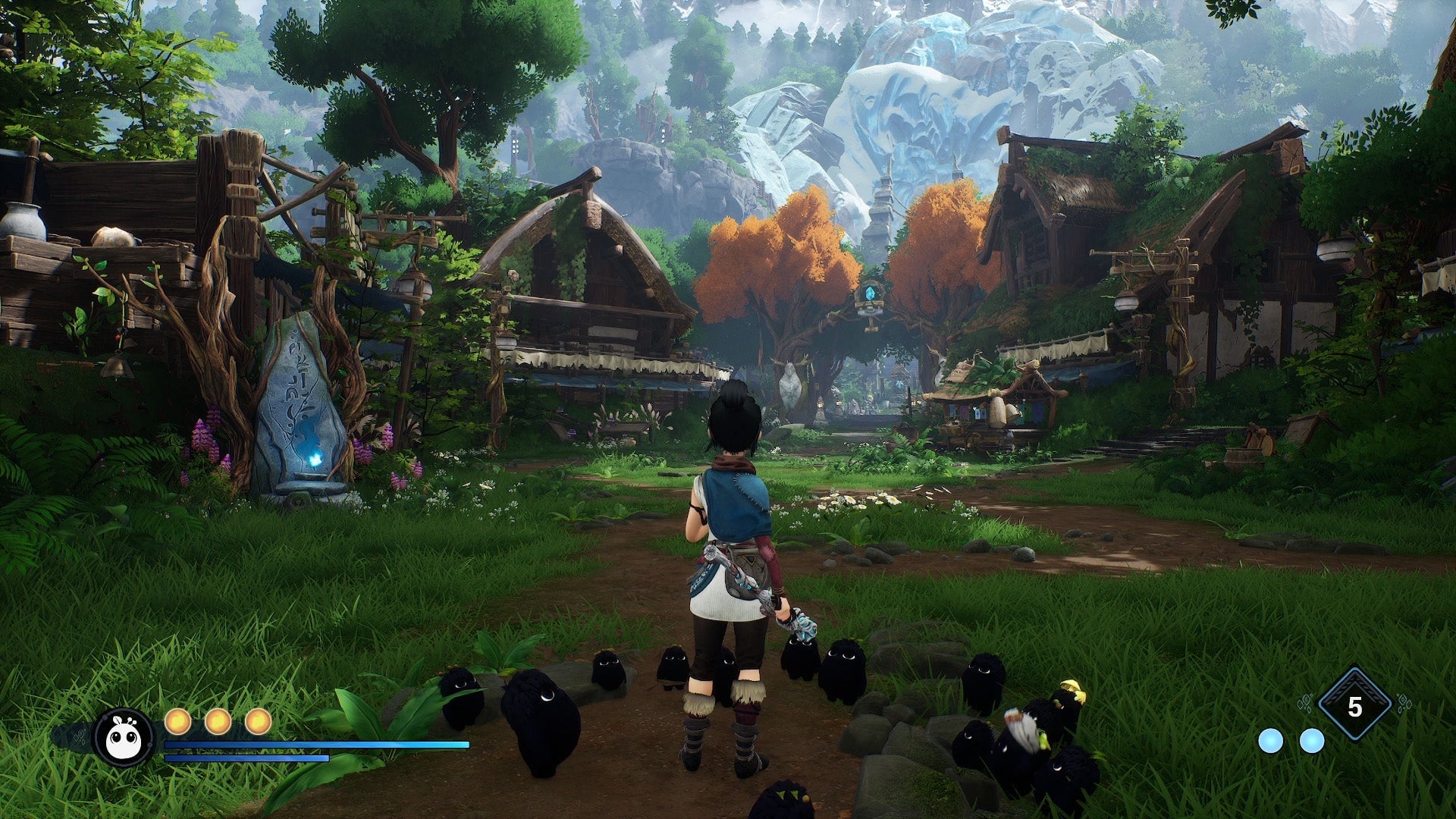
Task: Click the sparkle decoration beside the crystal counter
Action: pyautogui.click(x=1306, y=703)
